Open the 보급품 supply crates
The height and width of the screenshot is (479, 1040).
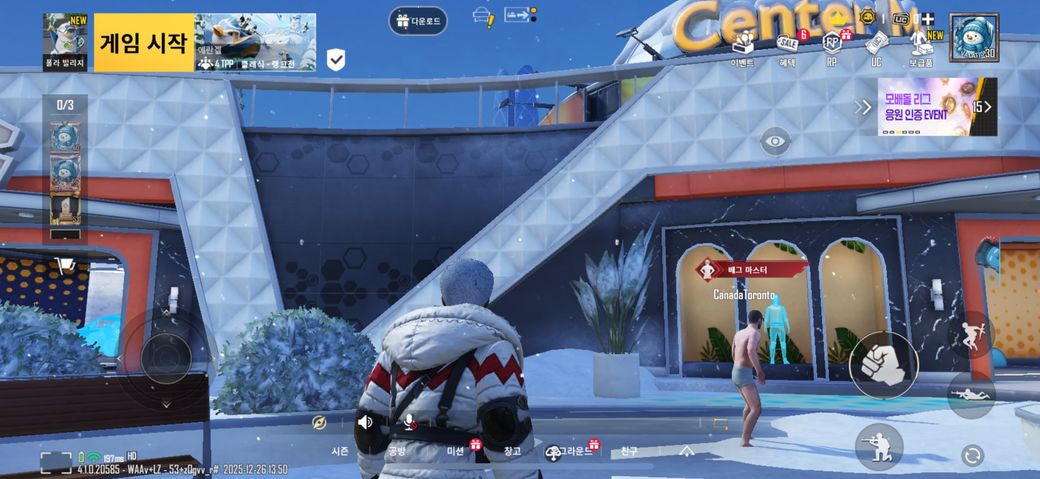click(921, 48)
